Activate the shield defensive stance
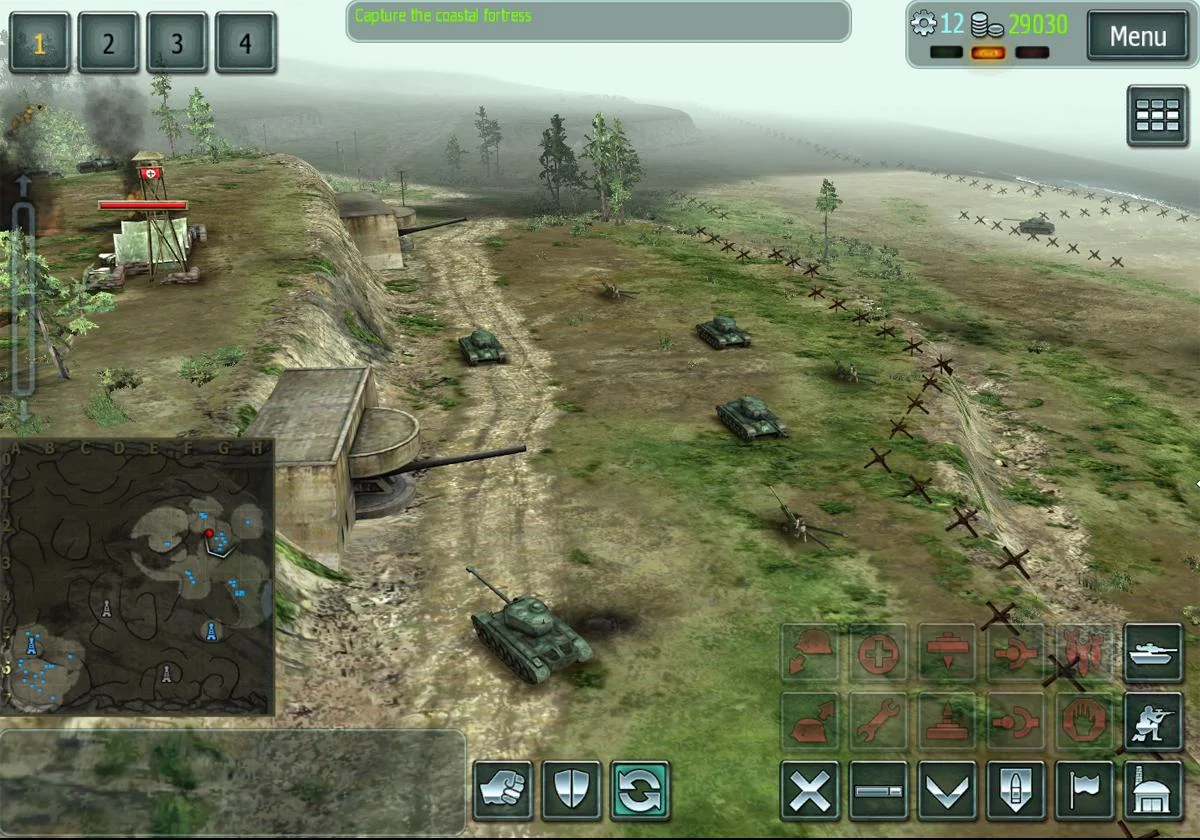1200x840 pixels. (572, 791)
